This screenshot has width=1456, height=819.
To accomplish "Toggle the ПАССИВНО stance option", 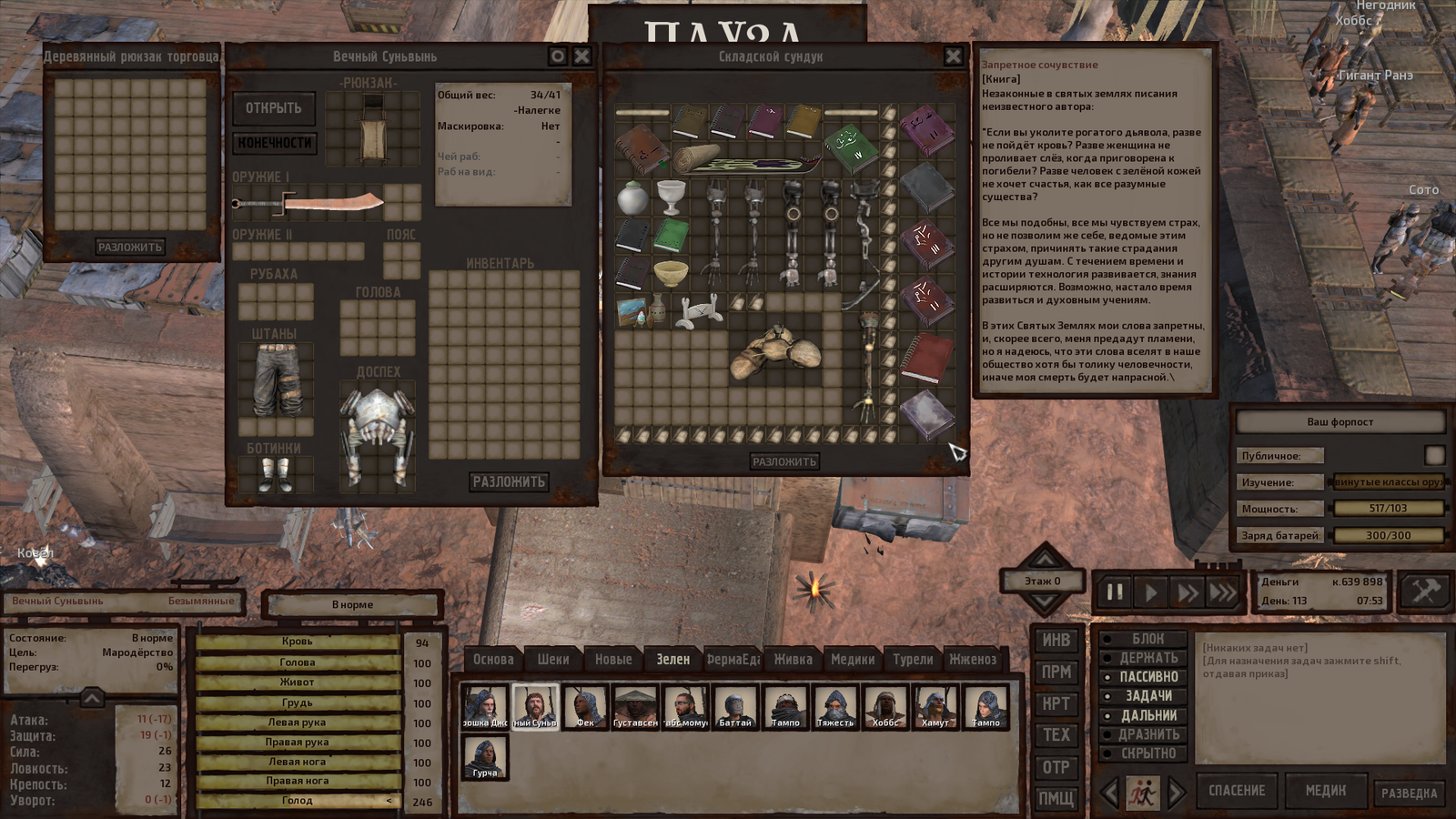I will click(x=1148, y=677).
